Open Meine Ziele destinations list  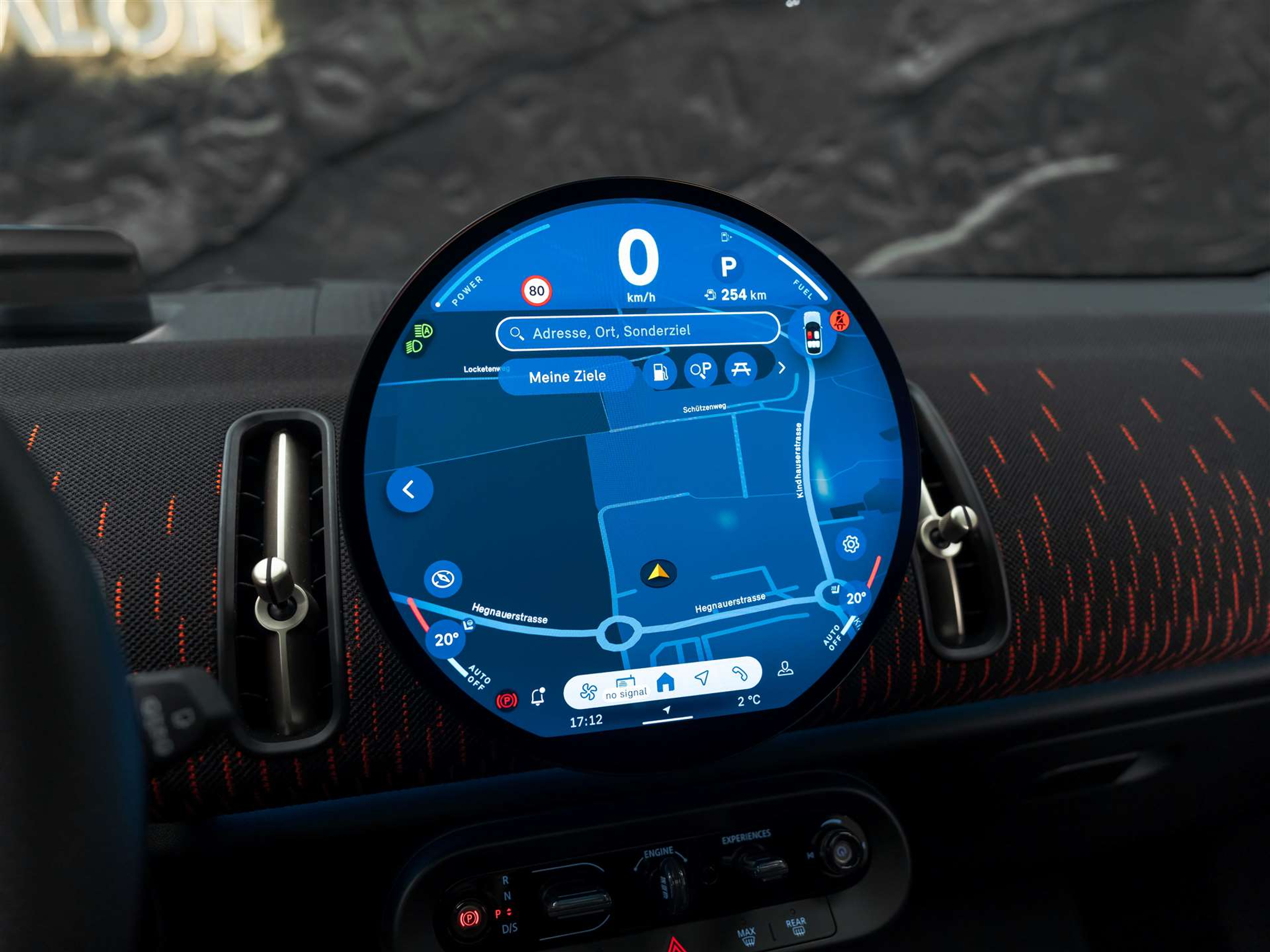pyautogui.click(x=567, y=376)
